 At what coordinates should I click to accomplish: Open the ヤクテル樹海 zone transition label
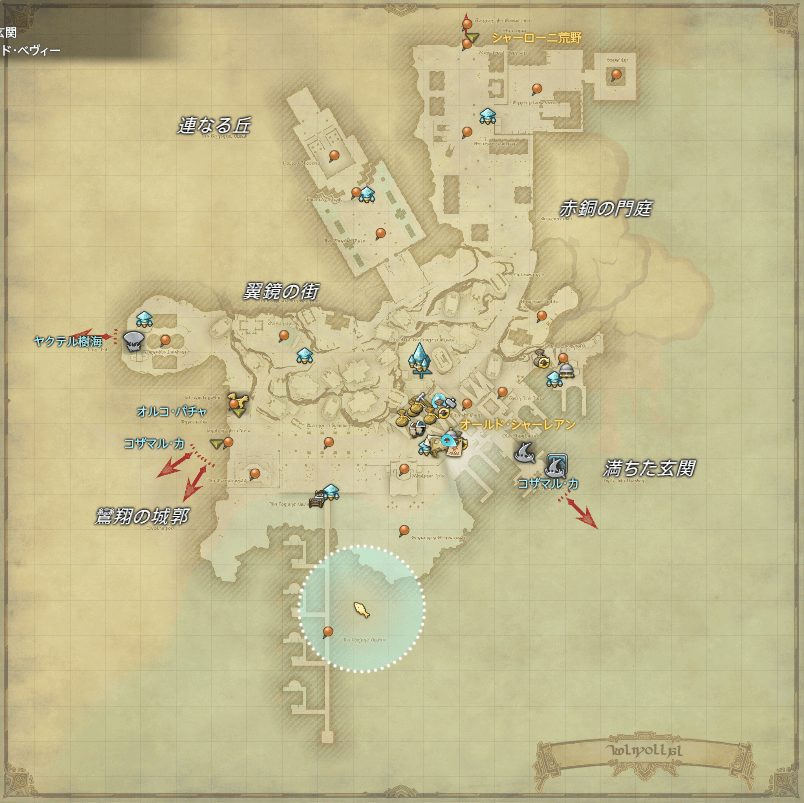coord(65,340)
